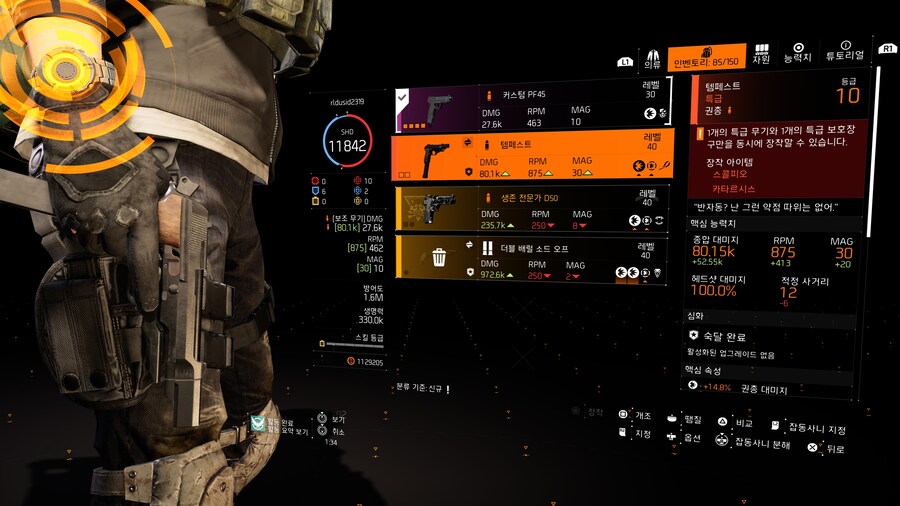Image resolution: width=900 pixels, height=506 pixels.
Task: Open the Inventory 85/150 tab
Action: point(708,58)
